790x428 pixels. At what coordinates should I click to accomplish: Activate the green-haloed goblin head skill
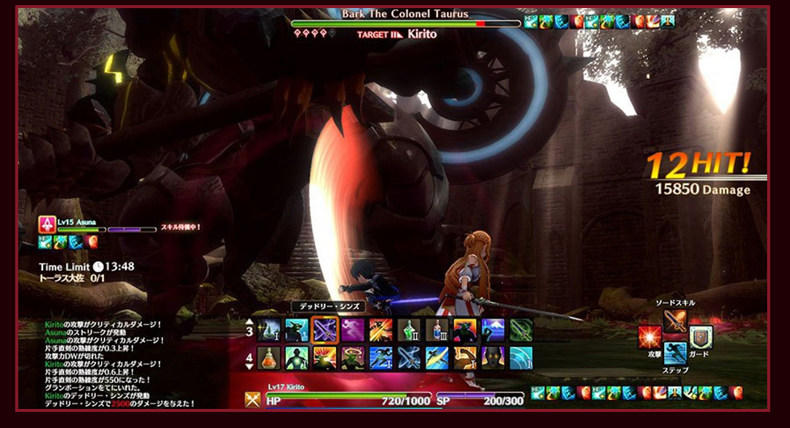coord(353,358)
